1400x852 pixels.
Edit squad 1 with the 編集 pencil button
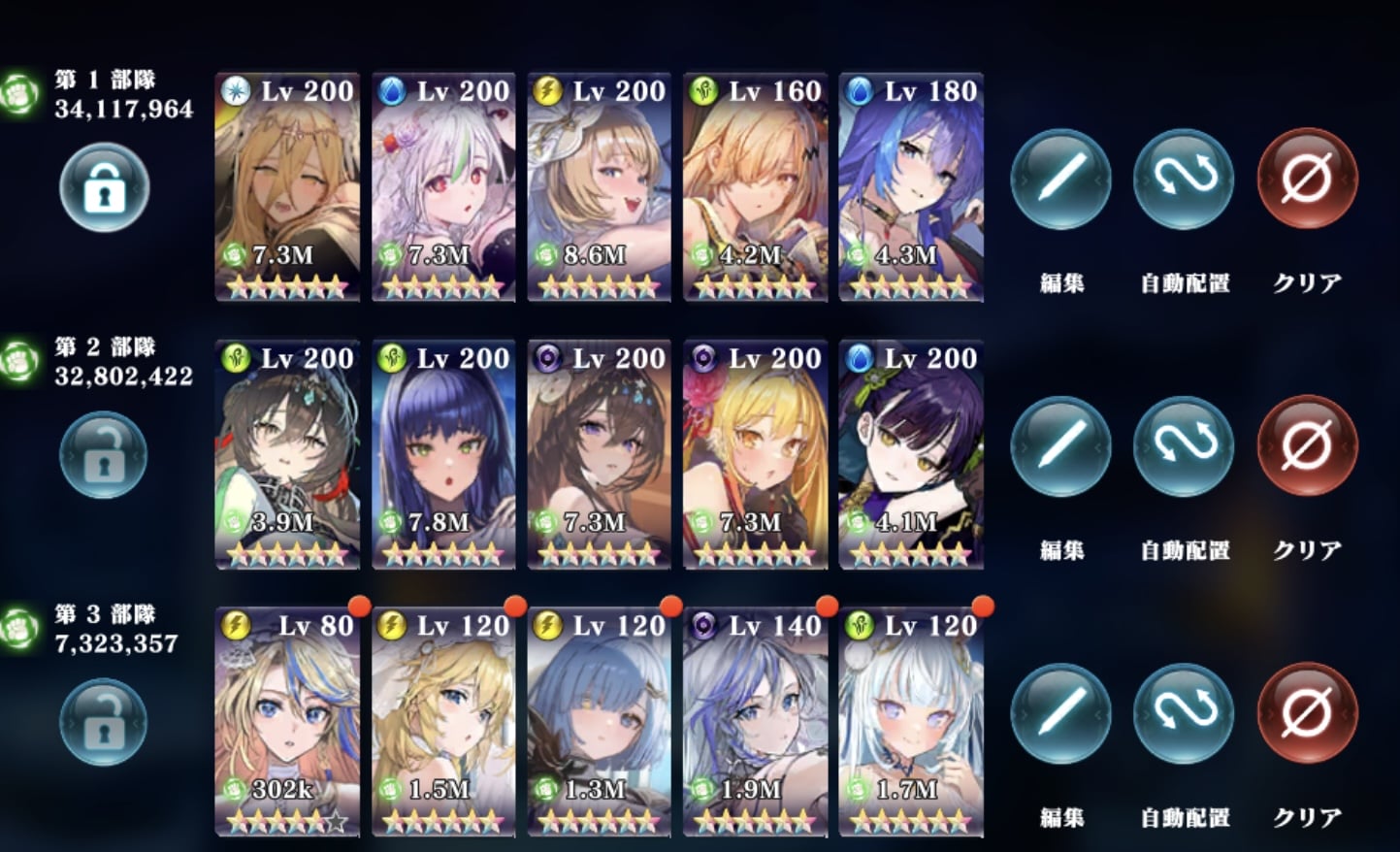click(x=1060, y=180)
